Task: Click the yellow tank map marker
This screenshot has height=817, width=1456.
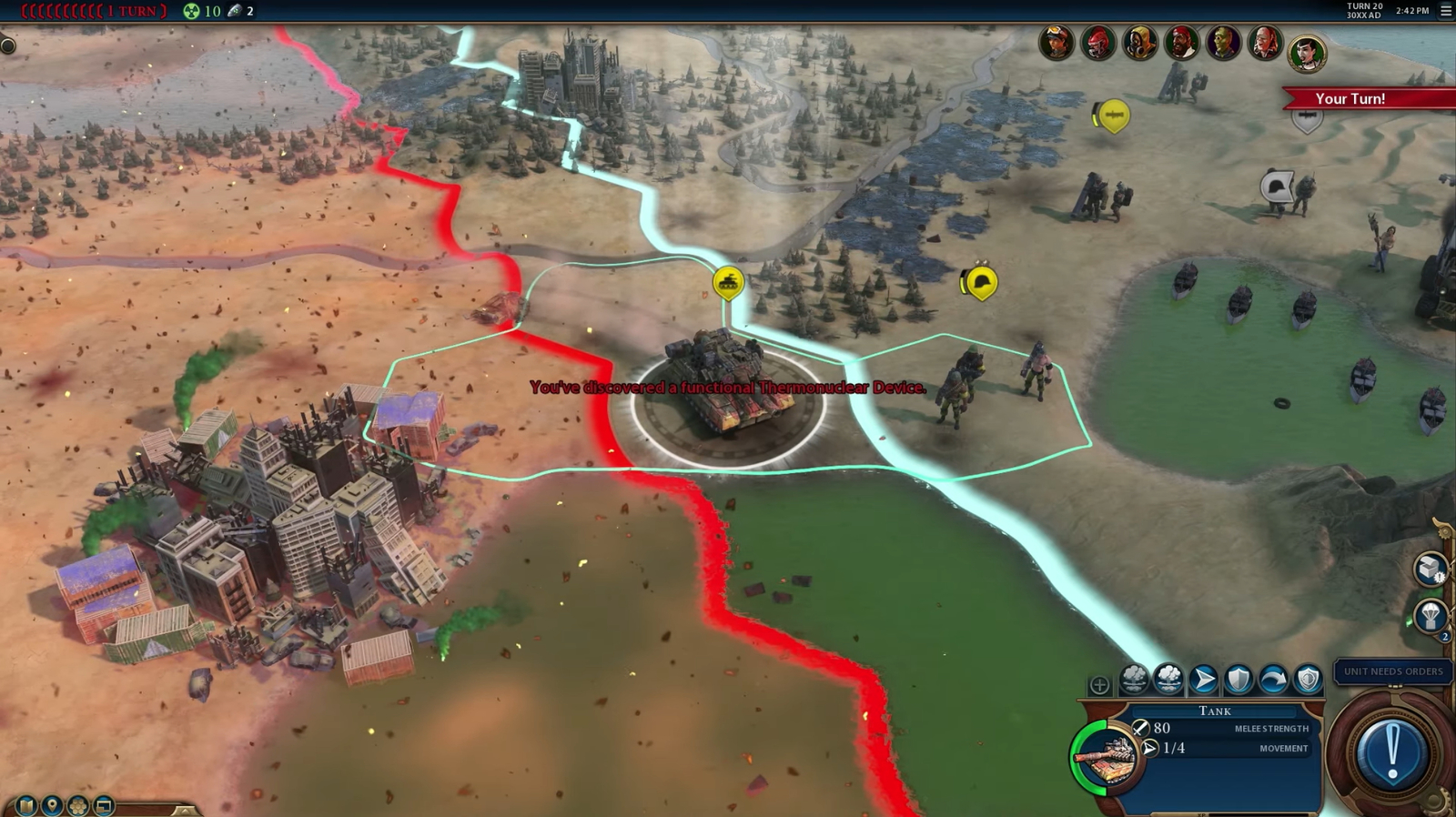Action: pyautogui.click(x=727, y=283)
